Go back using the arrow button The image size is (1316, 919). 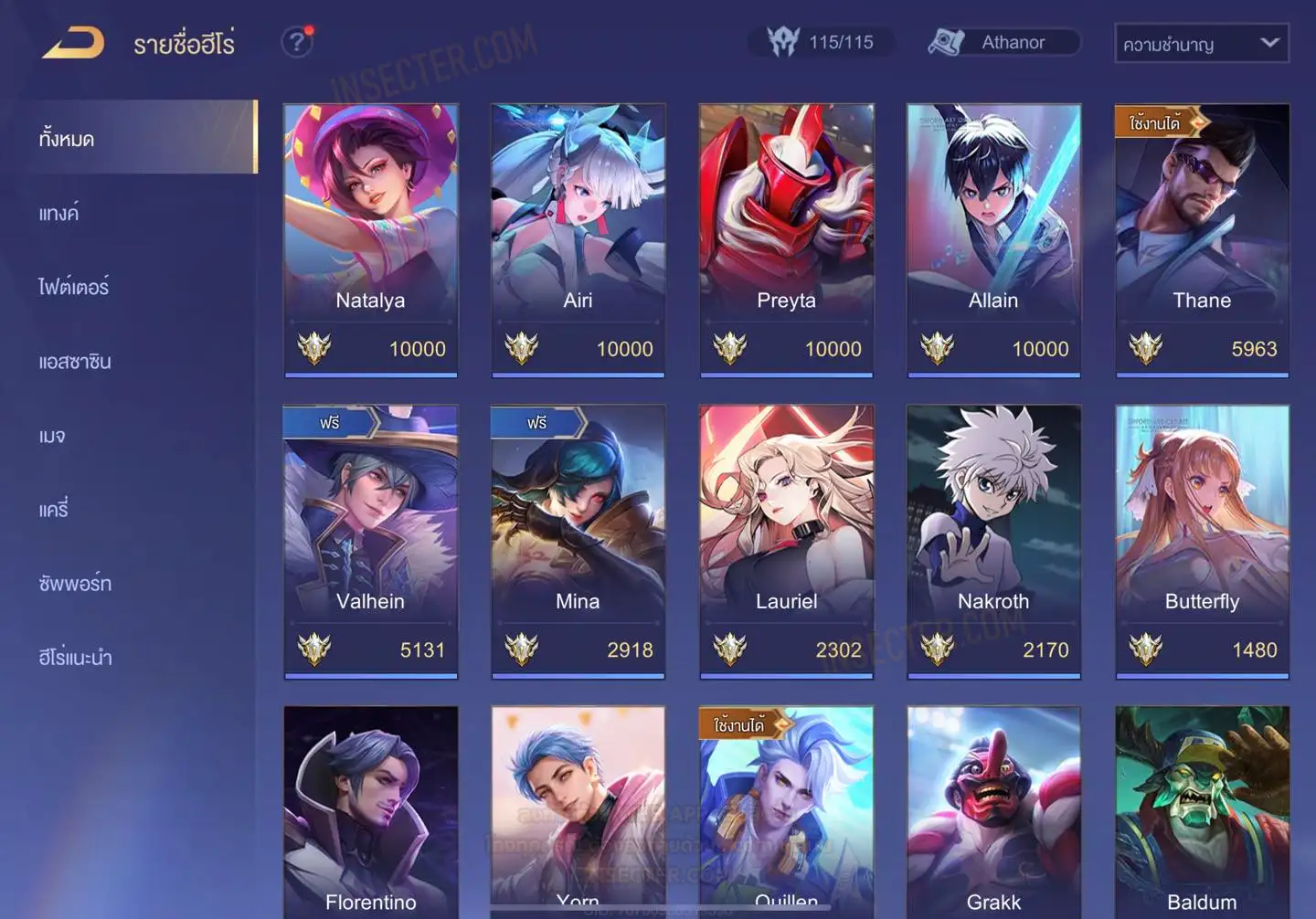[73, 43]
